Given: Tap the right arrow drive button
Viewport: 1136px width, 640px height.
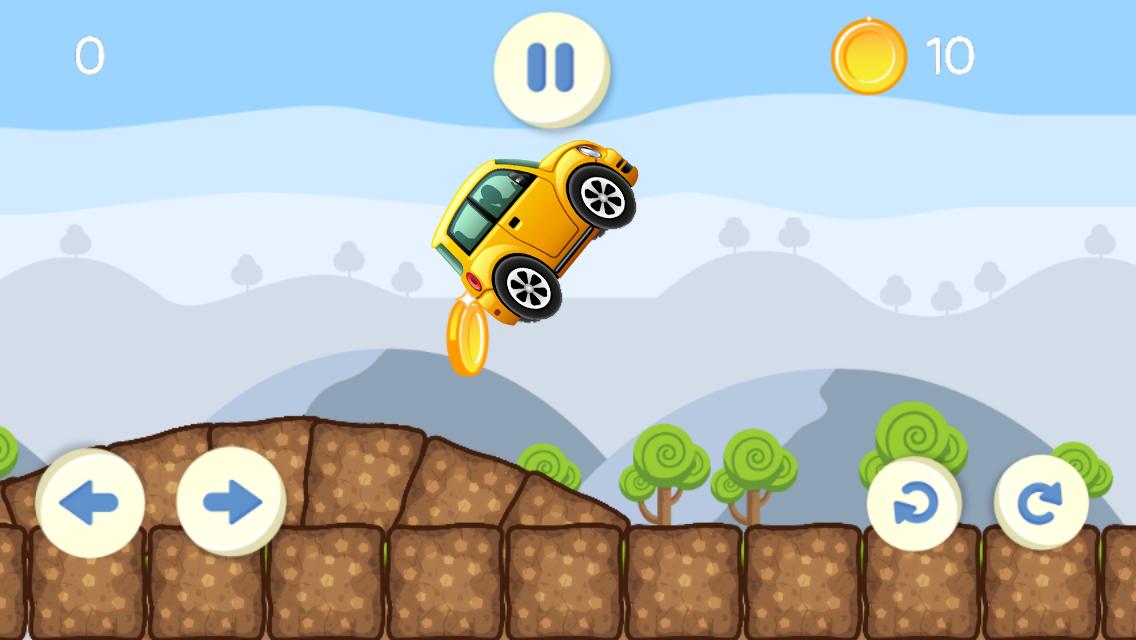Looking at the screenshot, I should click(x=231, y=502).
